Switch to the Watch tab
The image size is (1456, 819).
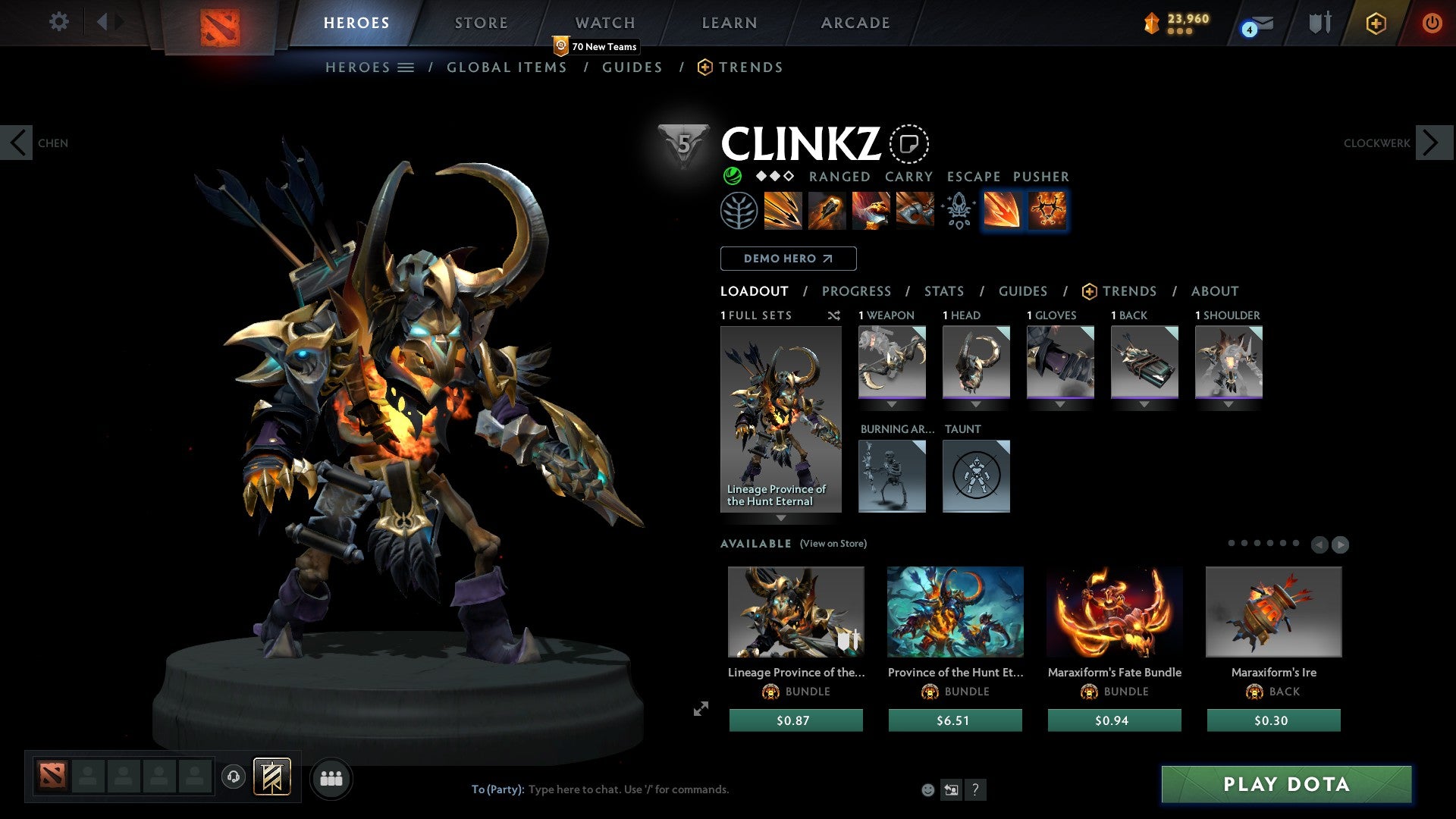tap(604, 23)
